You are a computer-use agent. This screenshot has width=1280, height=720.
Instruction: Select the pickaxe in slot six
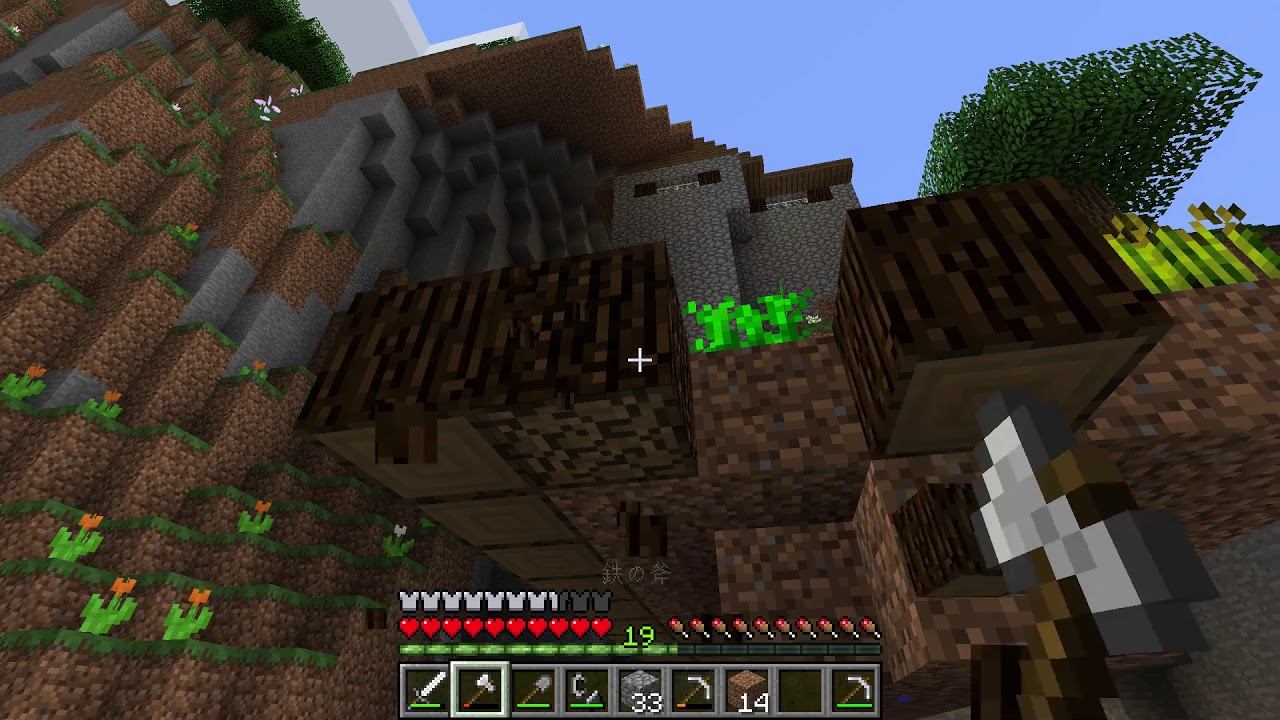[x=694, y=689]
